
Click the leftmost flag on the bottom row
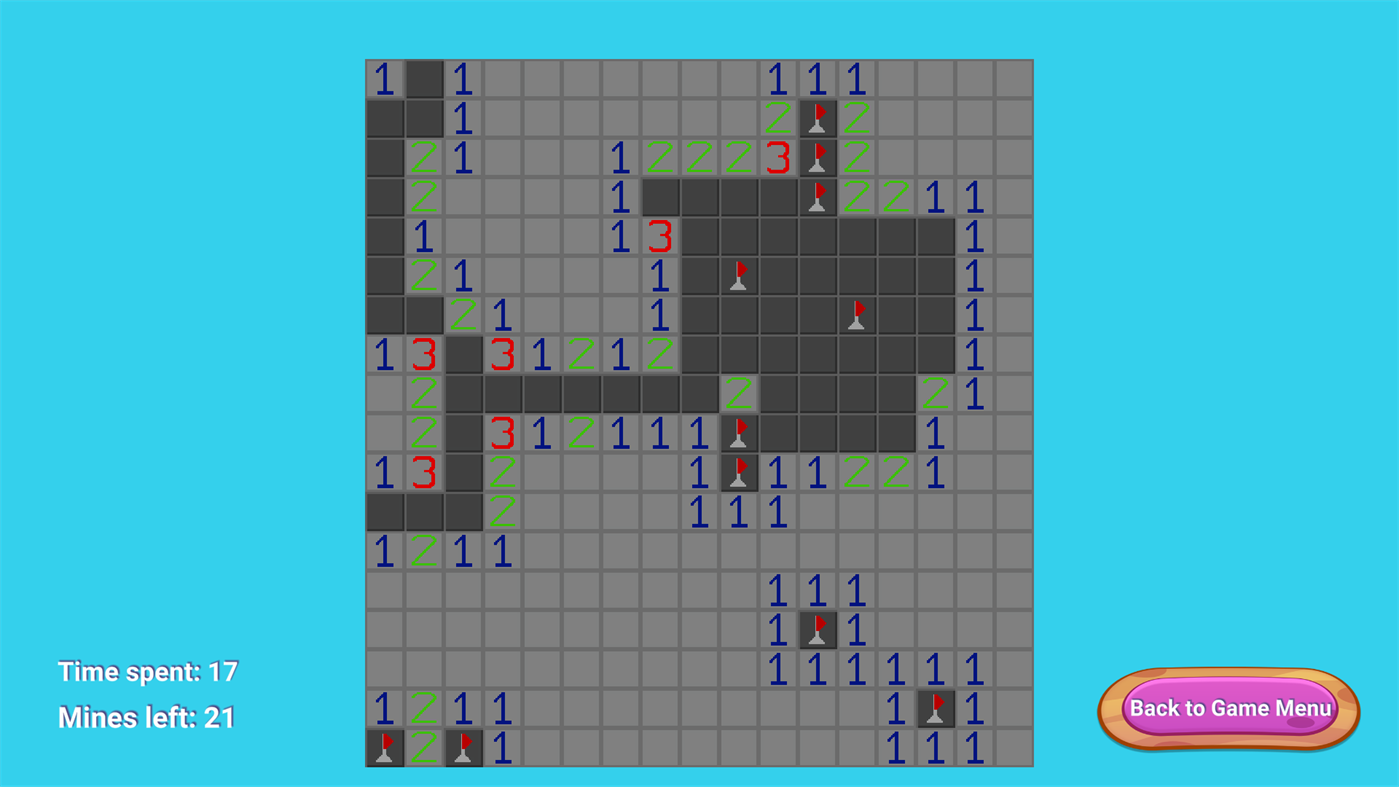(x=384, y=747)
